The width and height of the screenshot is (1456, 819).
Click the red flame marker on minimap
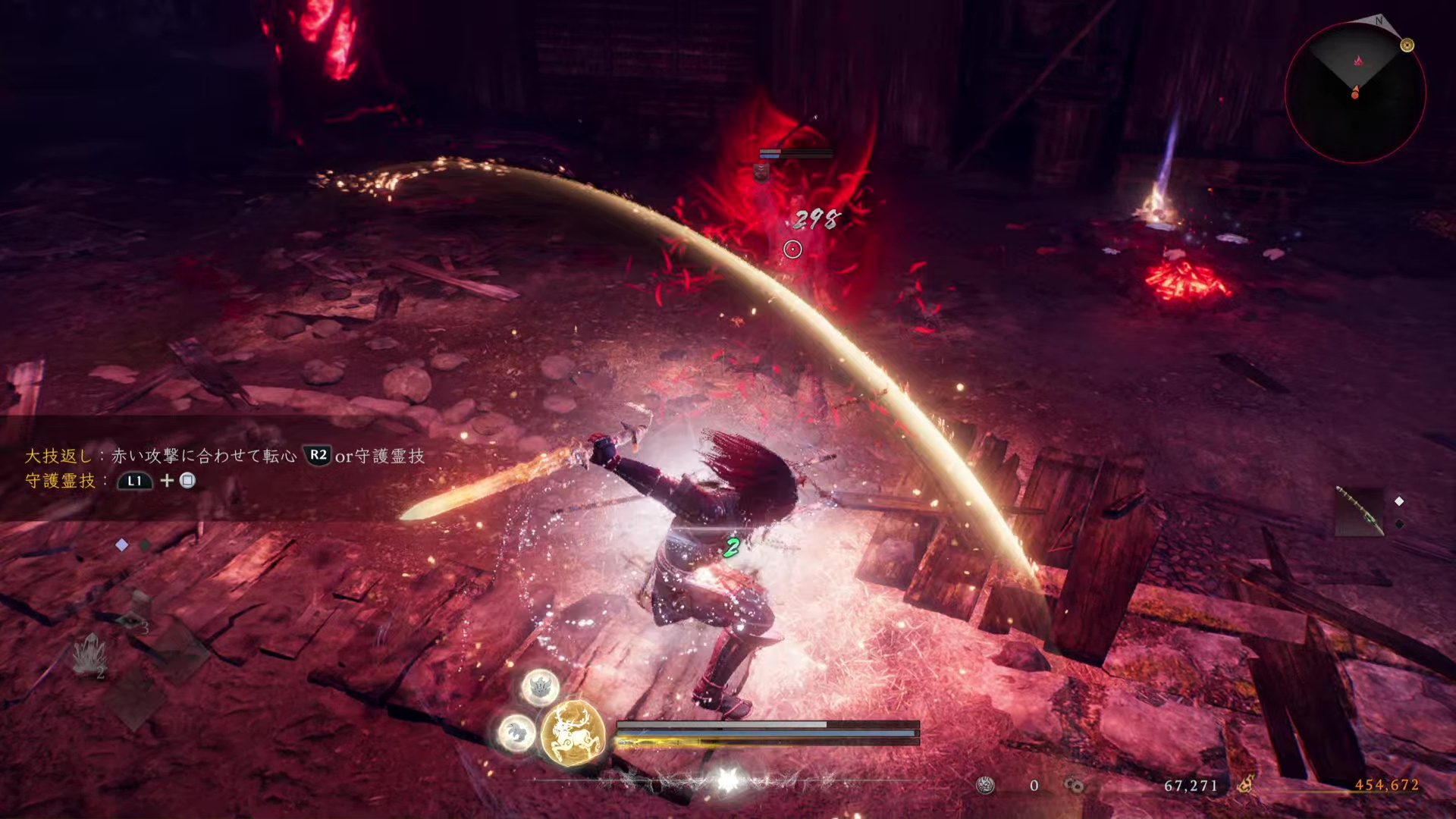pos(1358,60)
